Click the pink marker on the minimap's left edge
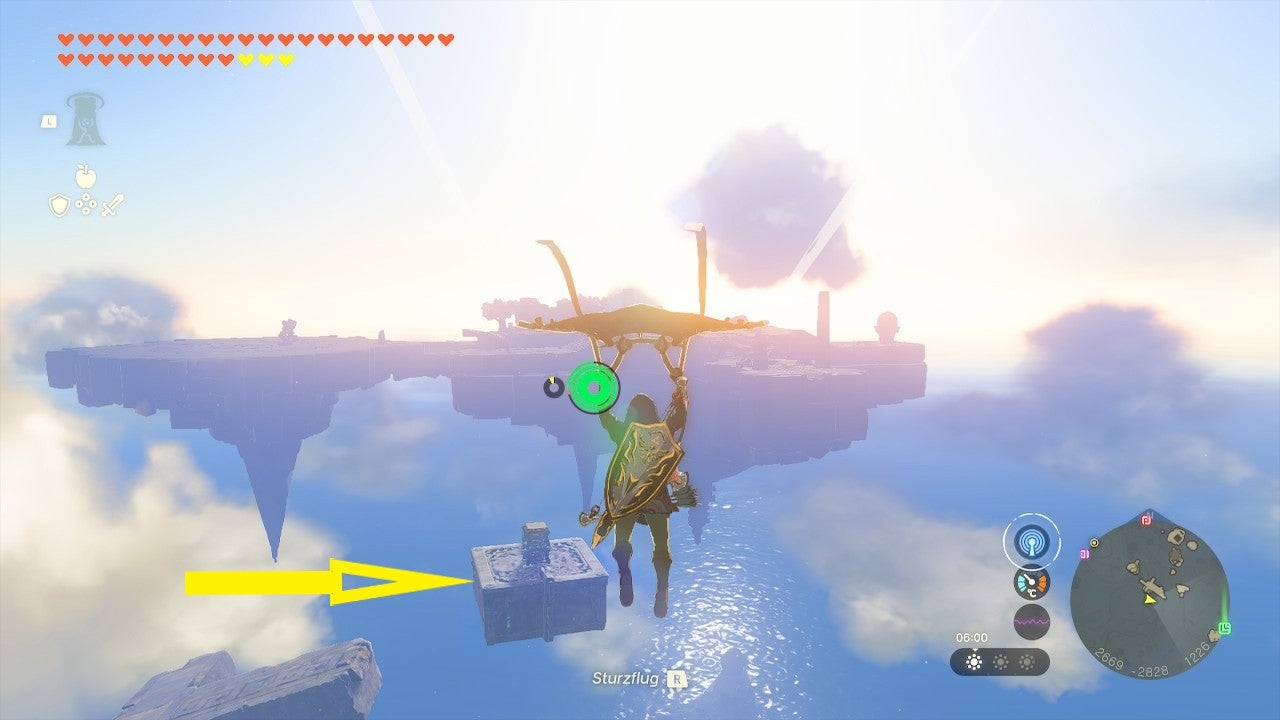 1085,553
